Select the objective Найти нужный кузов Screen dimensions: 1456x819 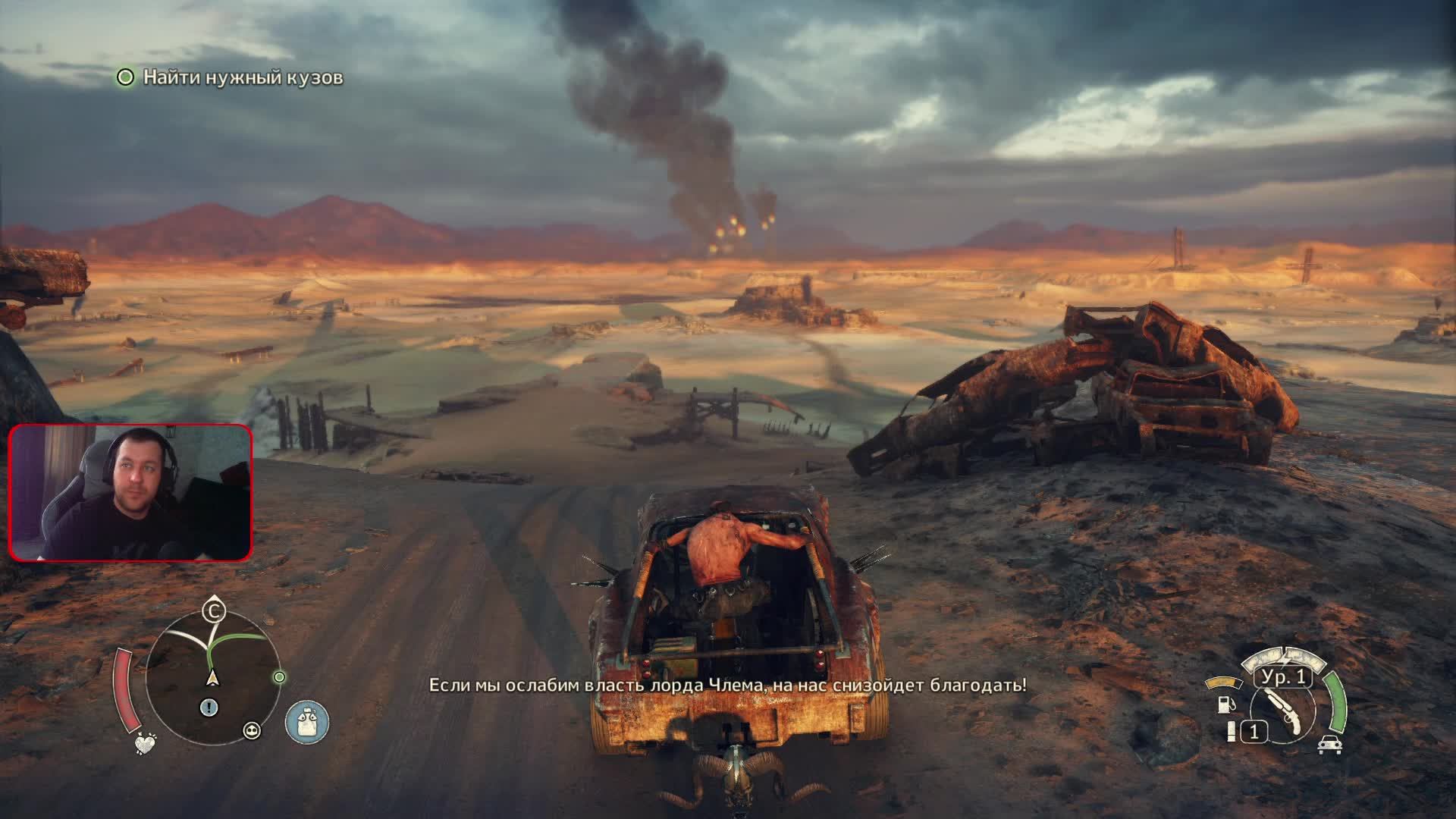click(x=241, y=77)
